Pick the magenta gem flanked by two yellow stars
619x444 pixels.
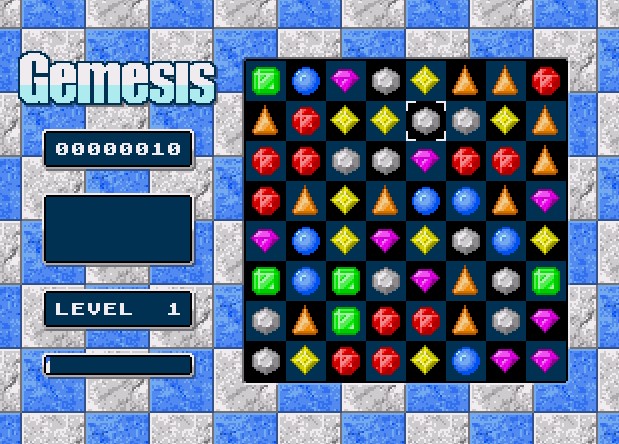pos(385,239)
